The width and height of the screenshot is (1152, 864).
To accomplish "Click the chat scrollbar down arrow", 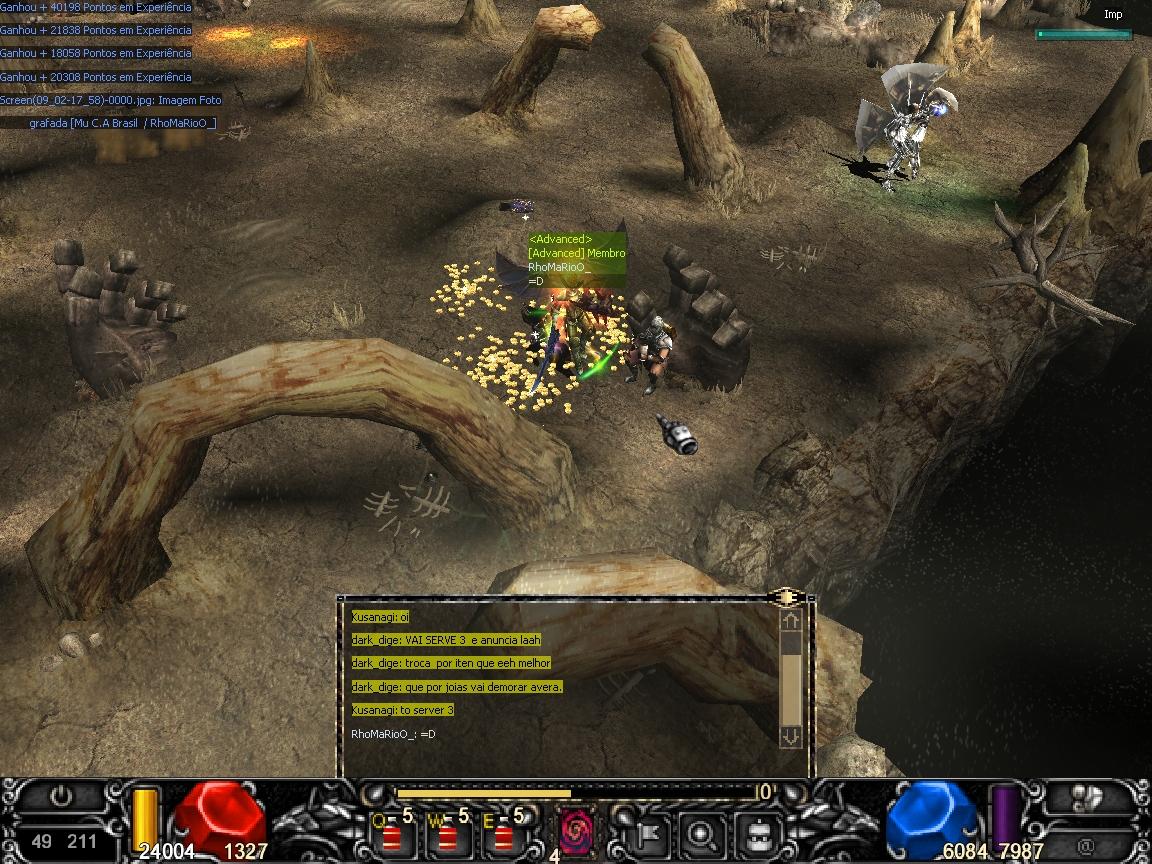I will tap(791, 735).
